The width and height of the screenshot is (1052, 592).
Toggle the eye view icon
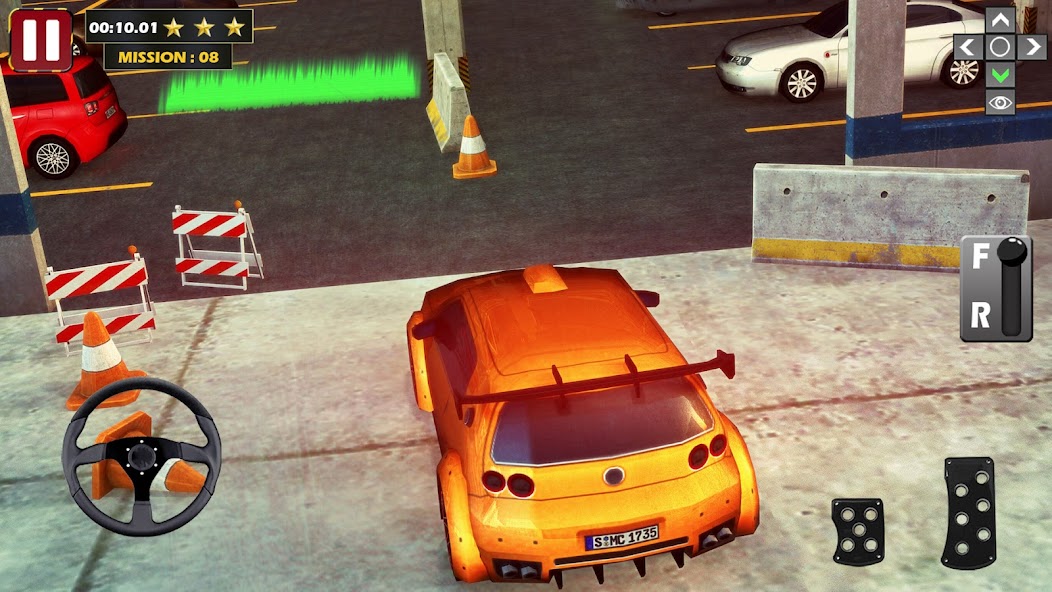pos(1000,102)
